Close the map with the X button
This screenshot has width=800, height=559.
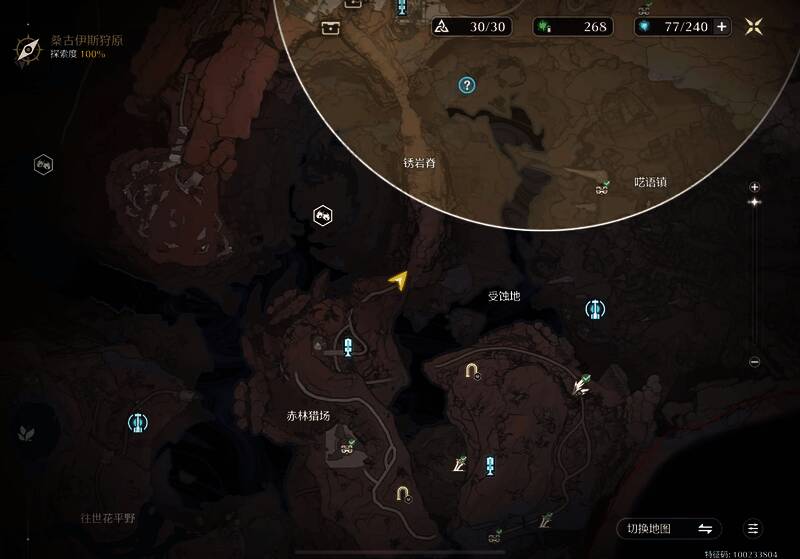pyautogui.click(x=755, y=27)
